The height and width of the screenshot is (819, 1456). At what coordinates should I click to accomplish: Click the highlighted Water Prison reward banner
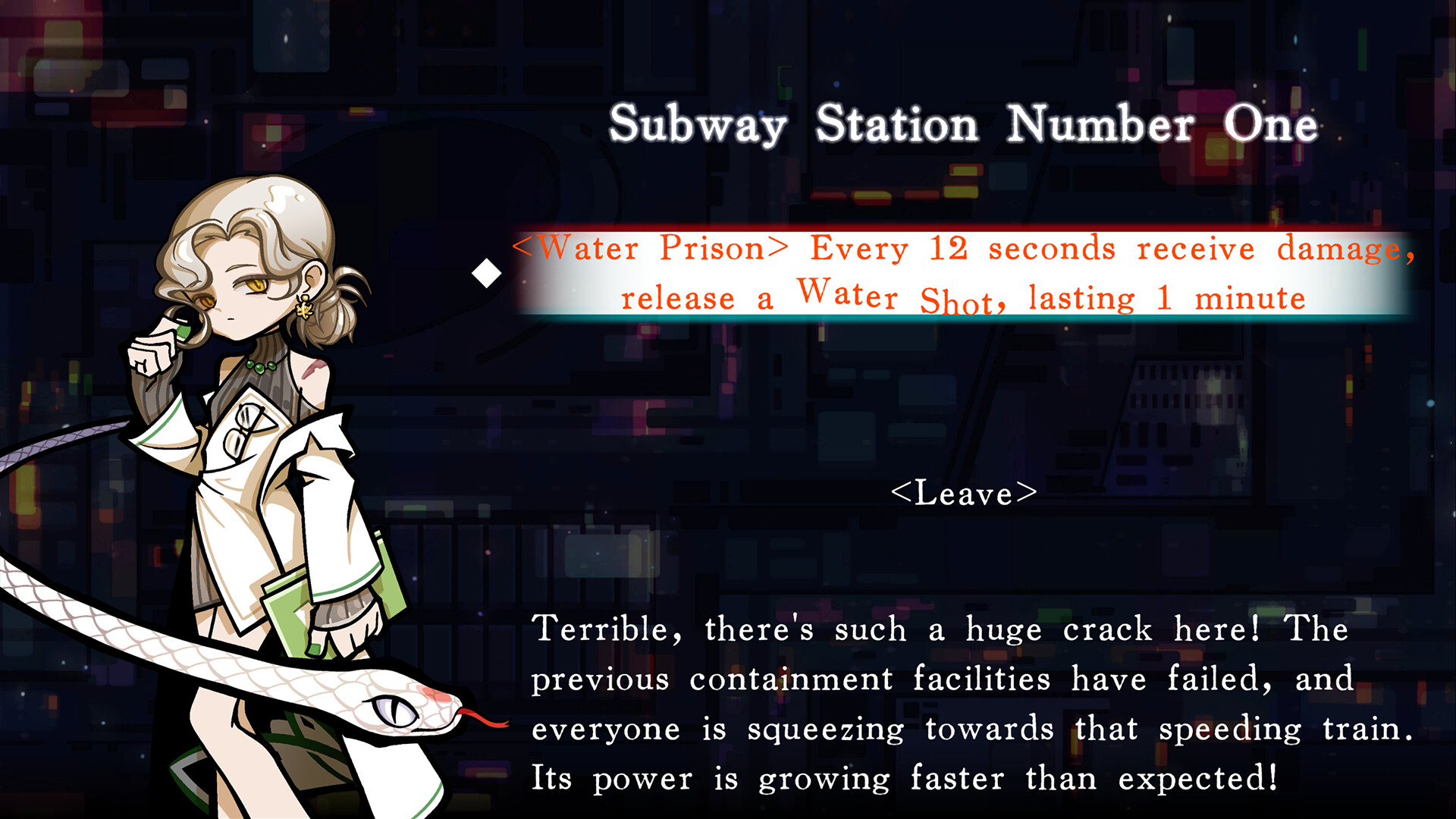[x=963, y=269]
